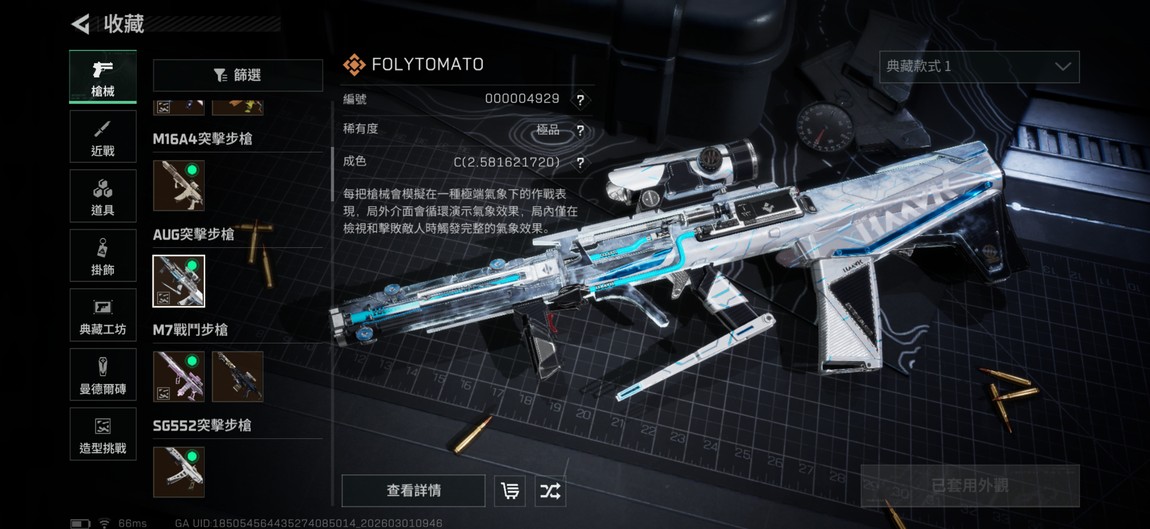Image resolution: width=1150 pixels, height=529 pixels.
Task: Switch to the 槍械 weapons tab
Action: (103, 77)
